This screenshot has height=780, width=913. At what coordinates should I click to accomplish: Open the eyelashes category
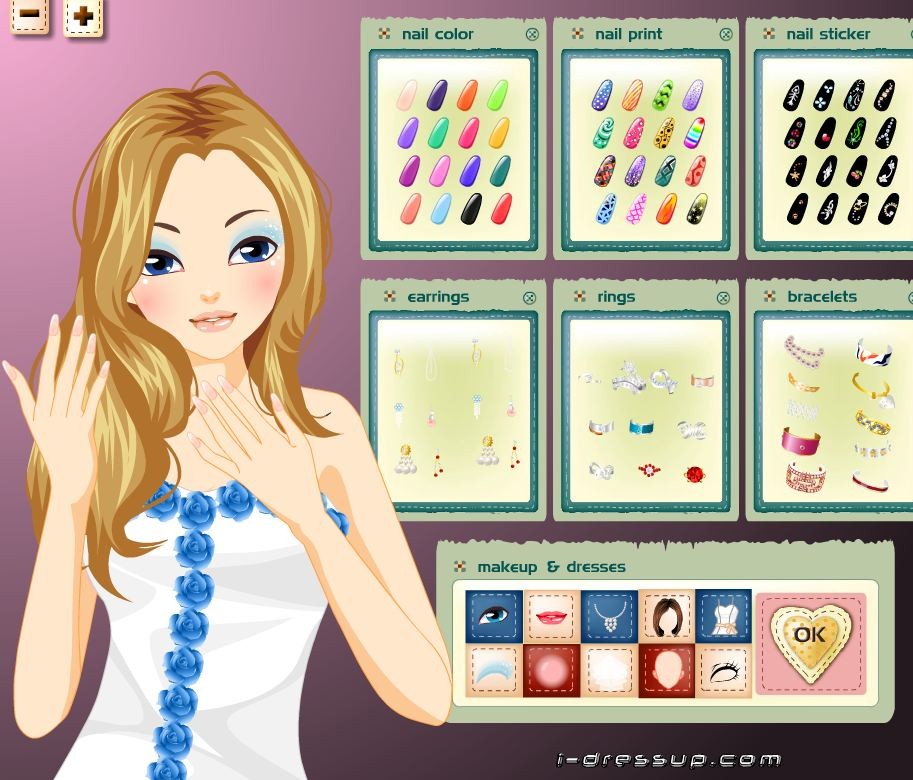724,670
